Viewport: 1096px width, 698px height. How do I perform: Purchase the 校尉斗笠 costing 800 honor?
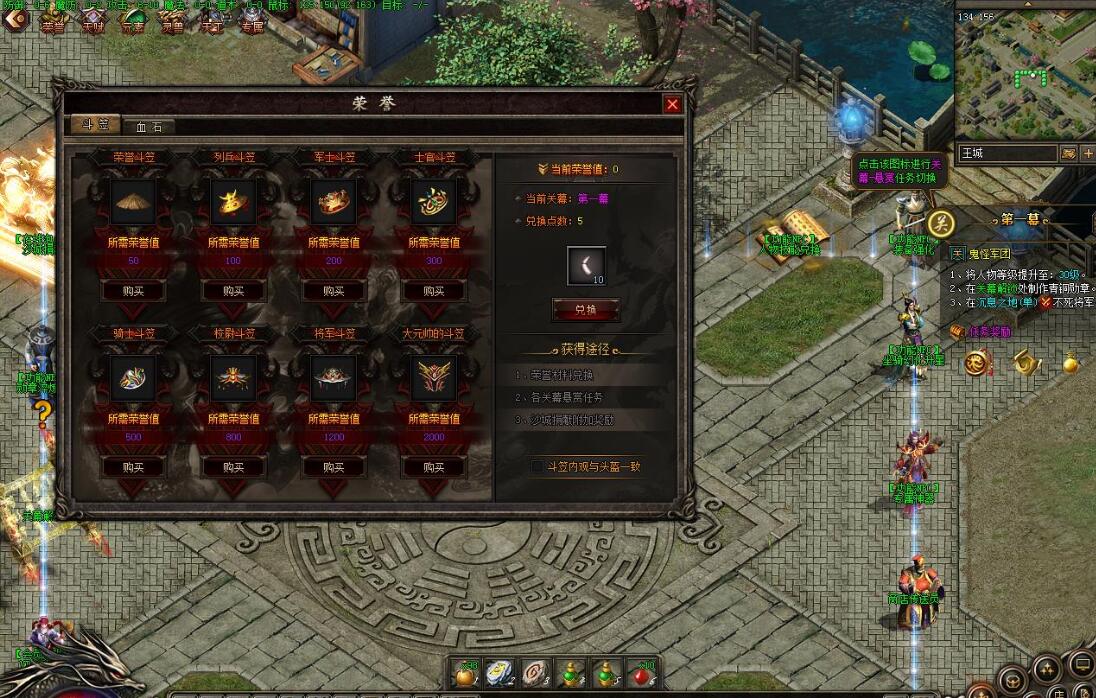(233, 467)
